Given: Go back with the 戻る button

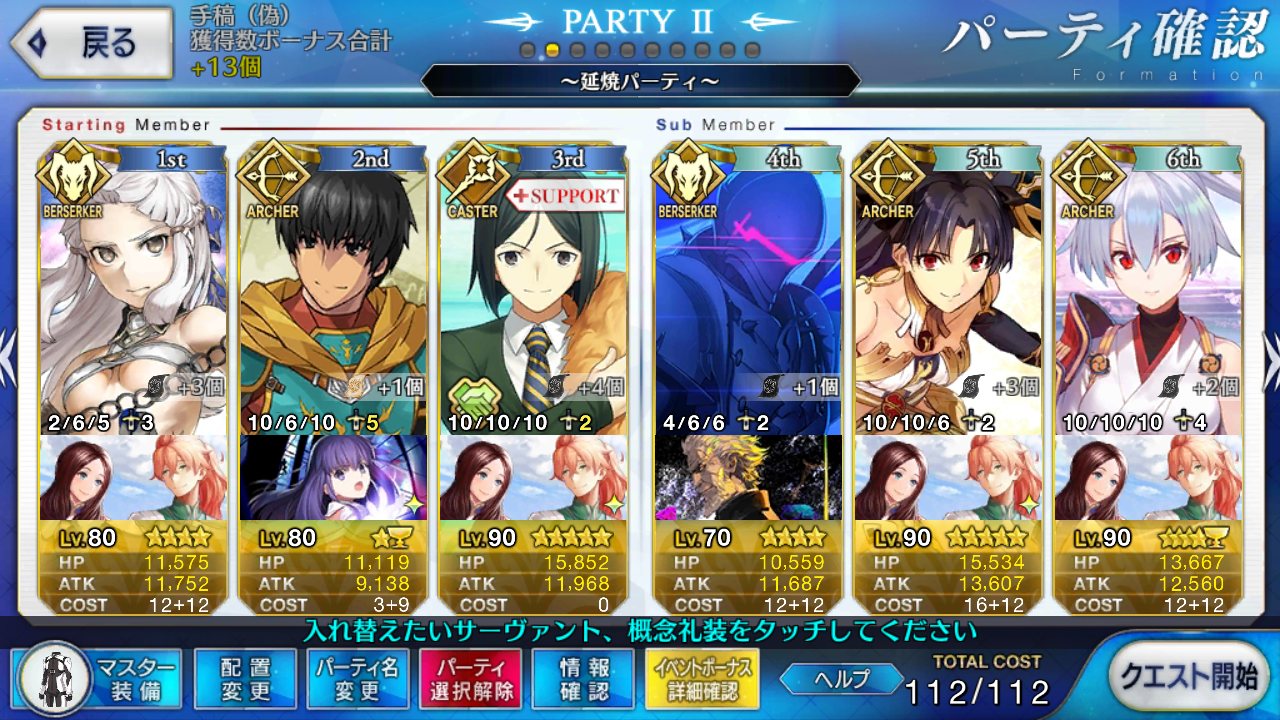Looking at the screenshot, I should (x=90, y=43).
